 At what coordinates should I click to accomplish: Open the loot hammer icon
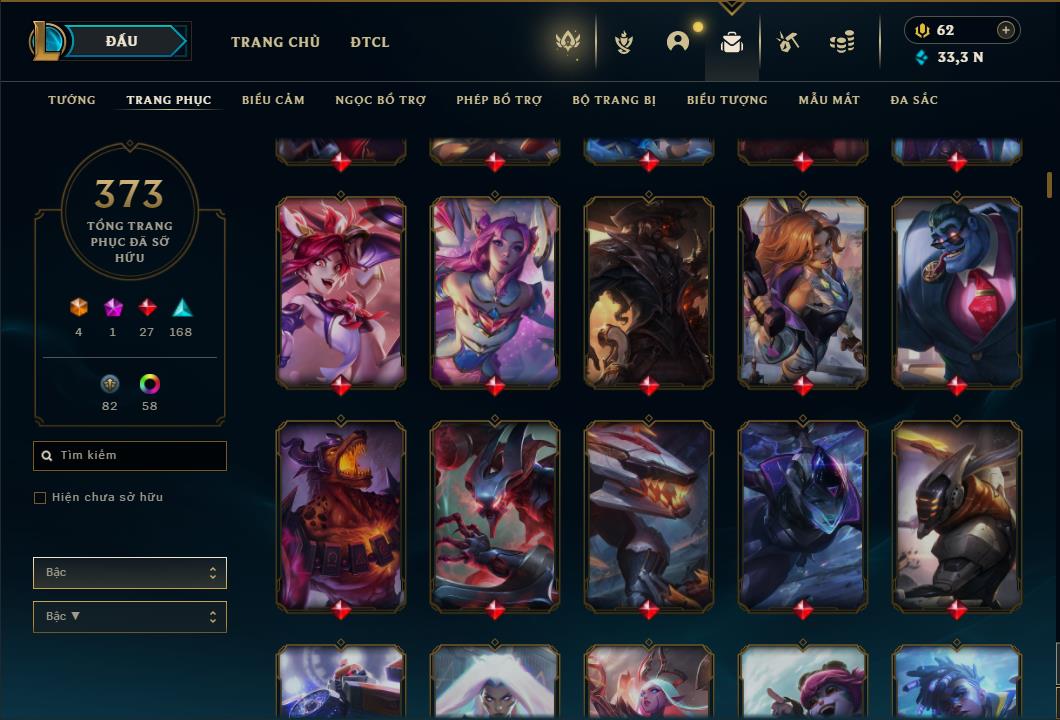pos(788,42)
